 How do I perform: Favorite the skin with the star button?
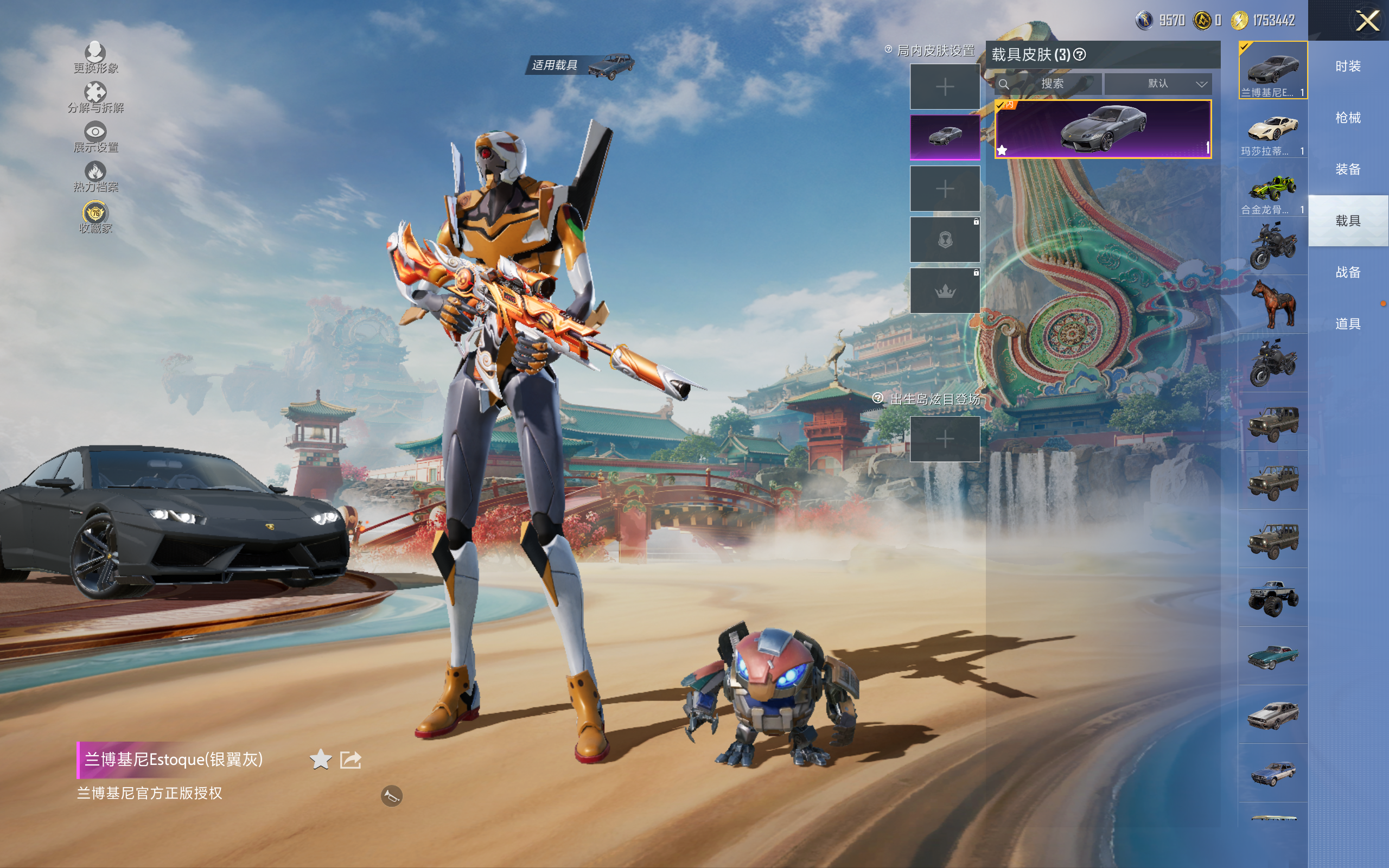(320, 759)
